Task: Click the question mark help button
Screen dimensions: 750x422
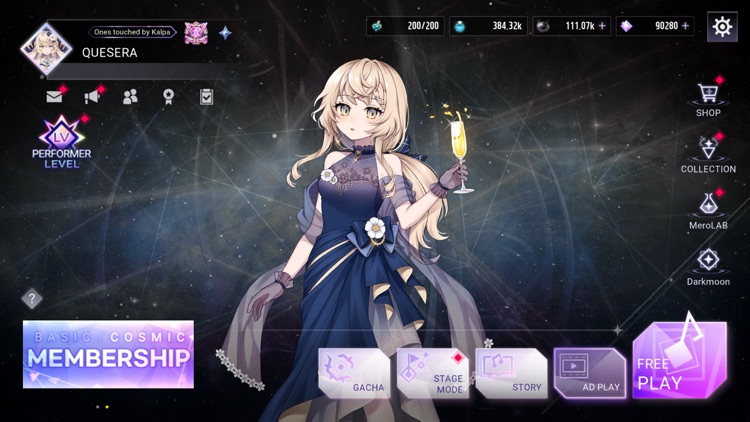Action: click(32, 297)
